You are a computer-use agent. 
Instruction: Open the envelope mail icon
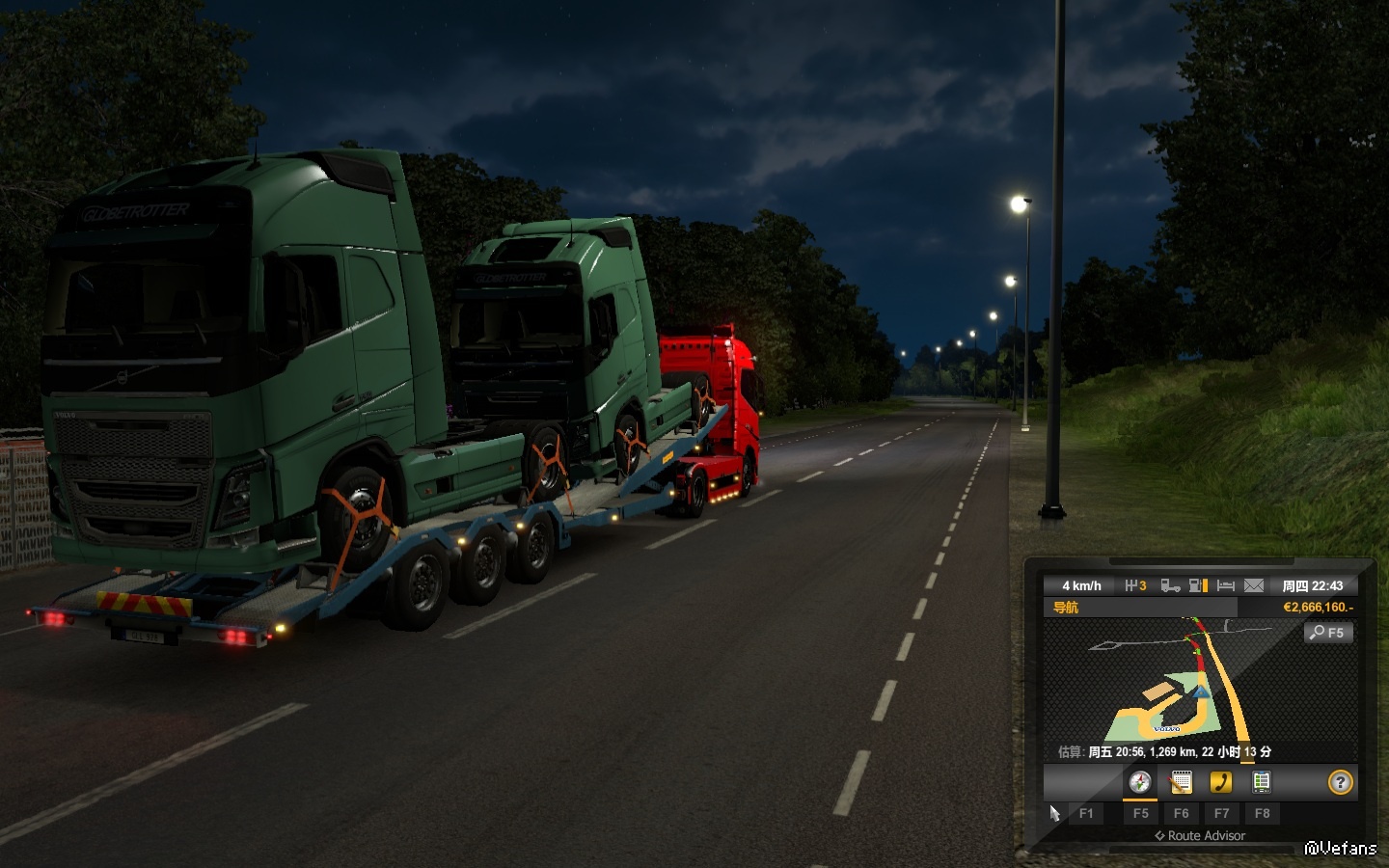click(x=1254, y=585)
